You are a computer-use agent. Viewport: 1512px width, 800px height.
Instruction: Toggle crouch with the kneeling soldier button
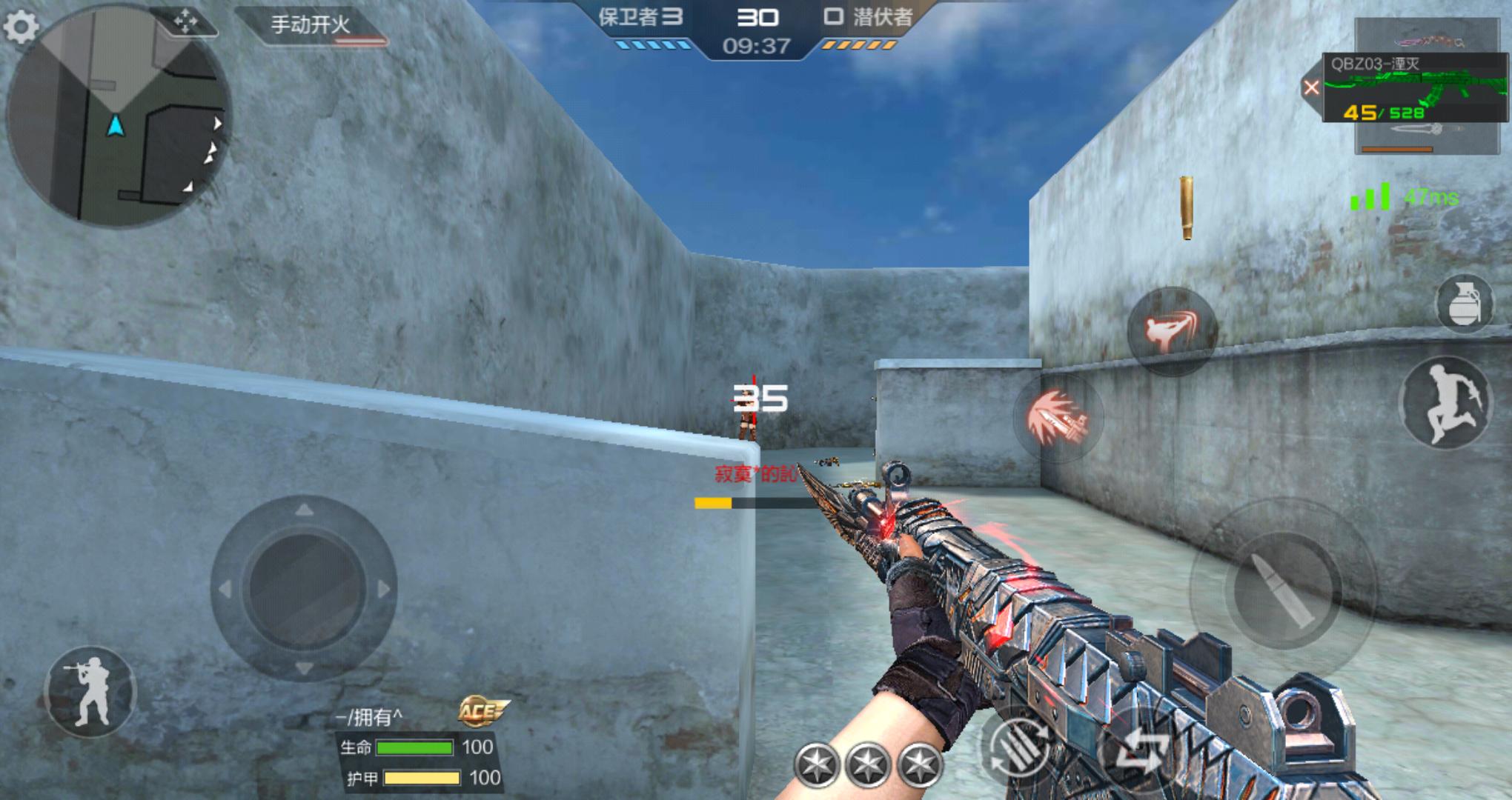pyautogui.click(x=90, y=692)
